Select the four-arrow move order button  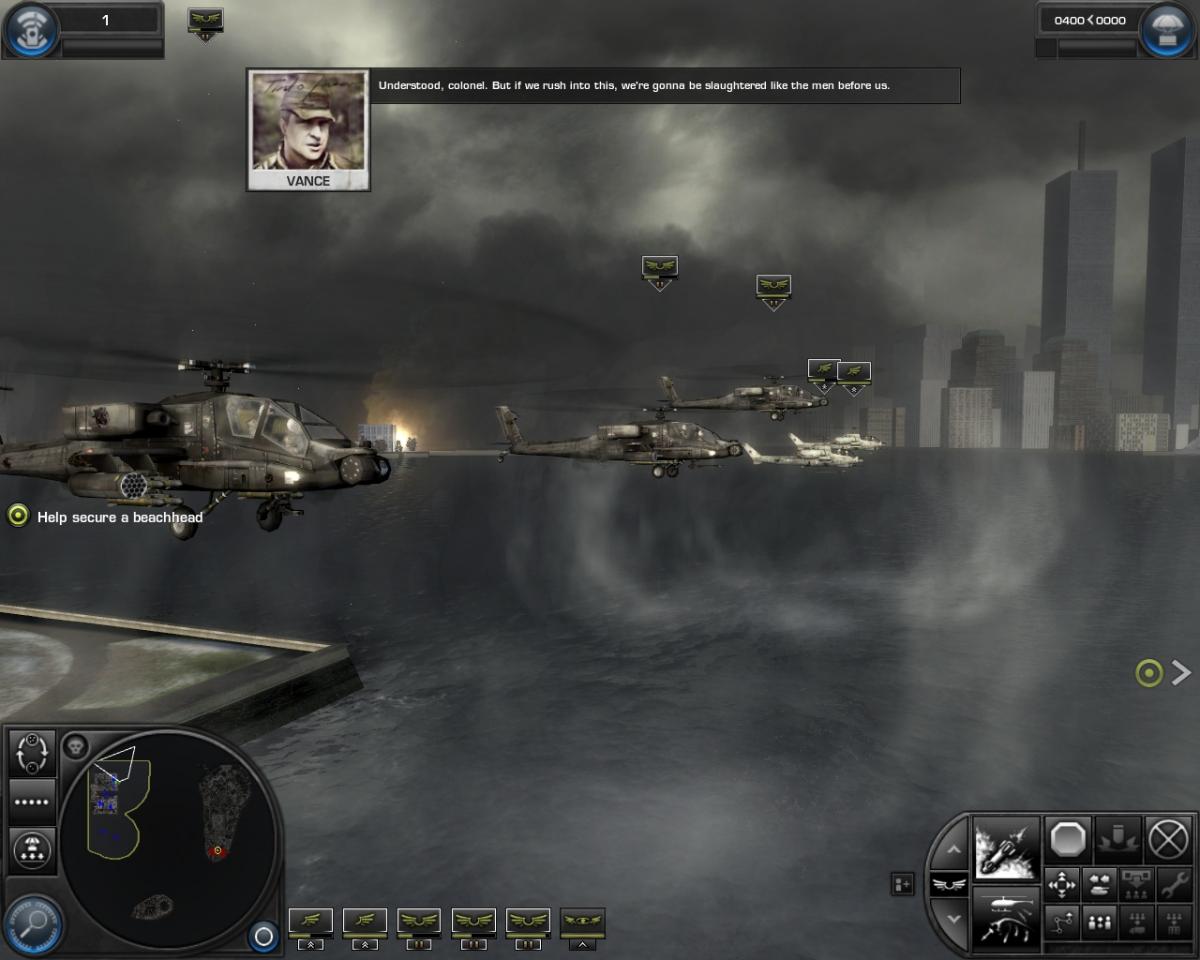point(1061,885)
